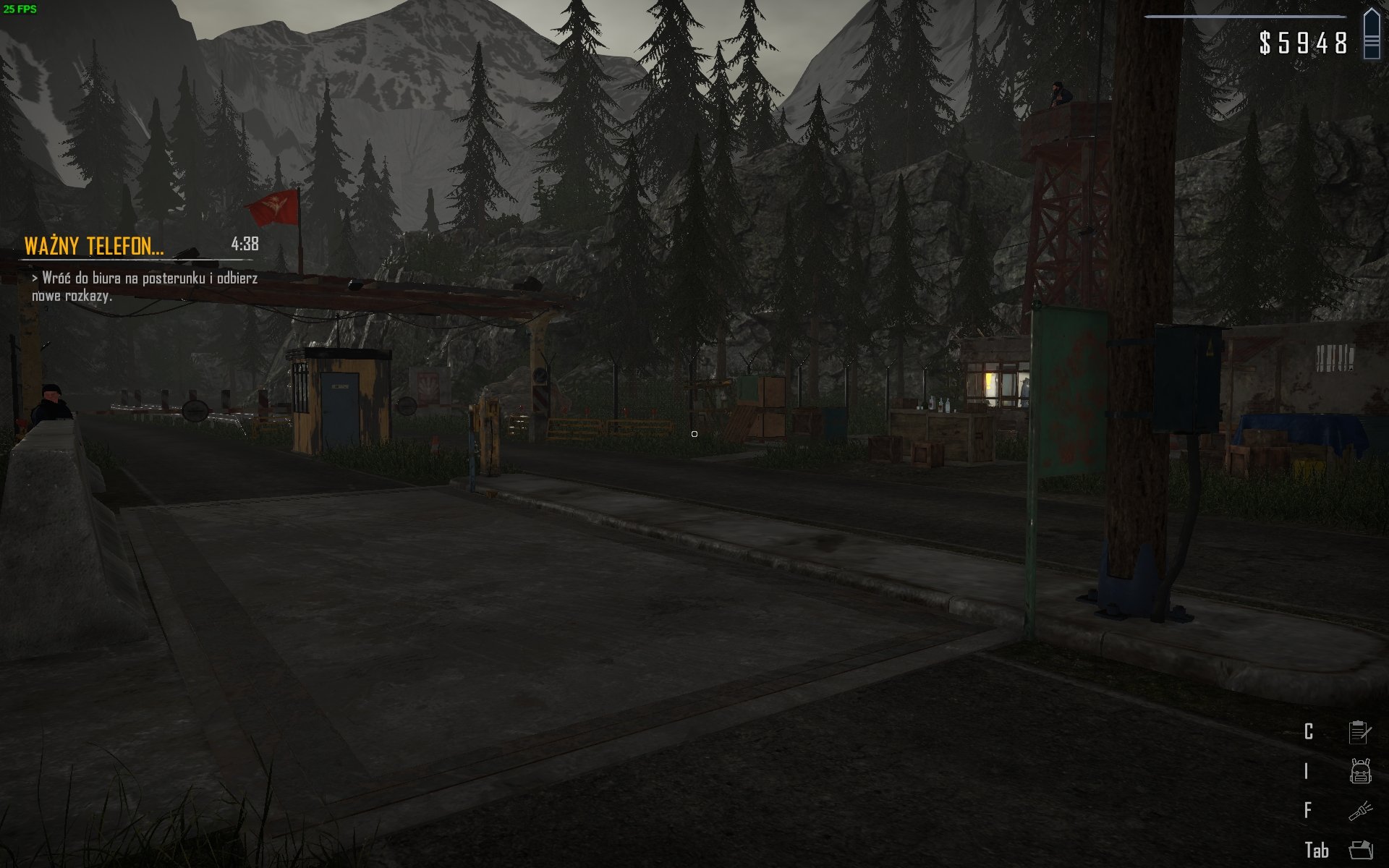Open the clipboard notes icon
This screenshot has width=1389, height=868.
pos(1359,732)
